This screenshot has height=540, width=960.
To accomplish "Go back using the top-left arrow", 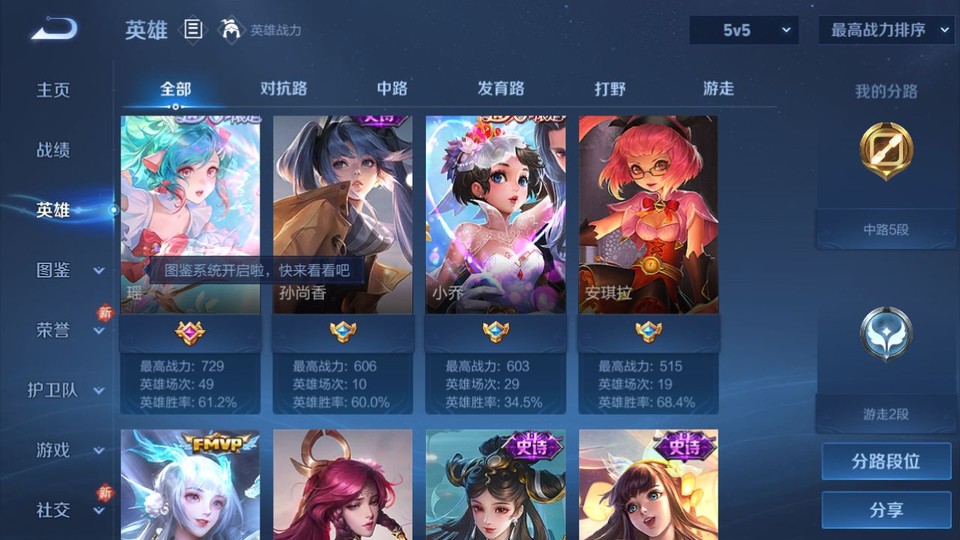I will (x=53, y=30).
